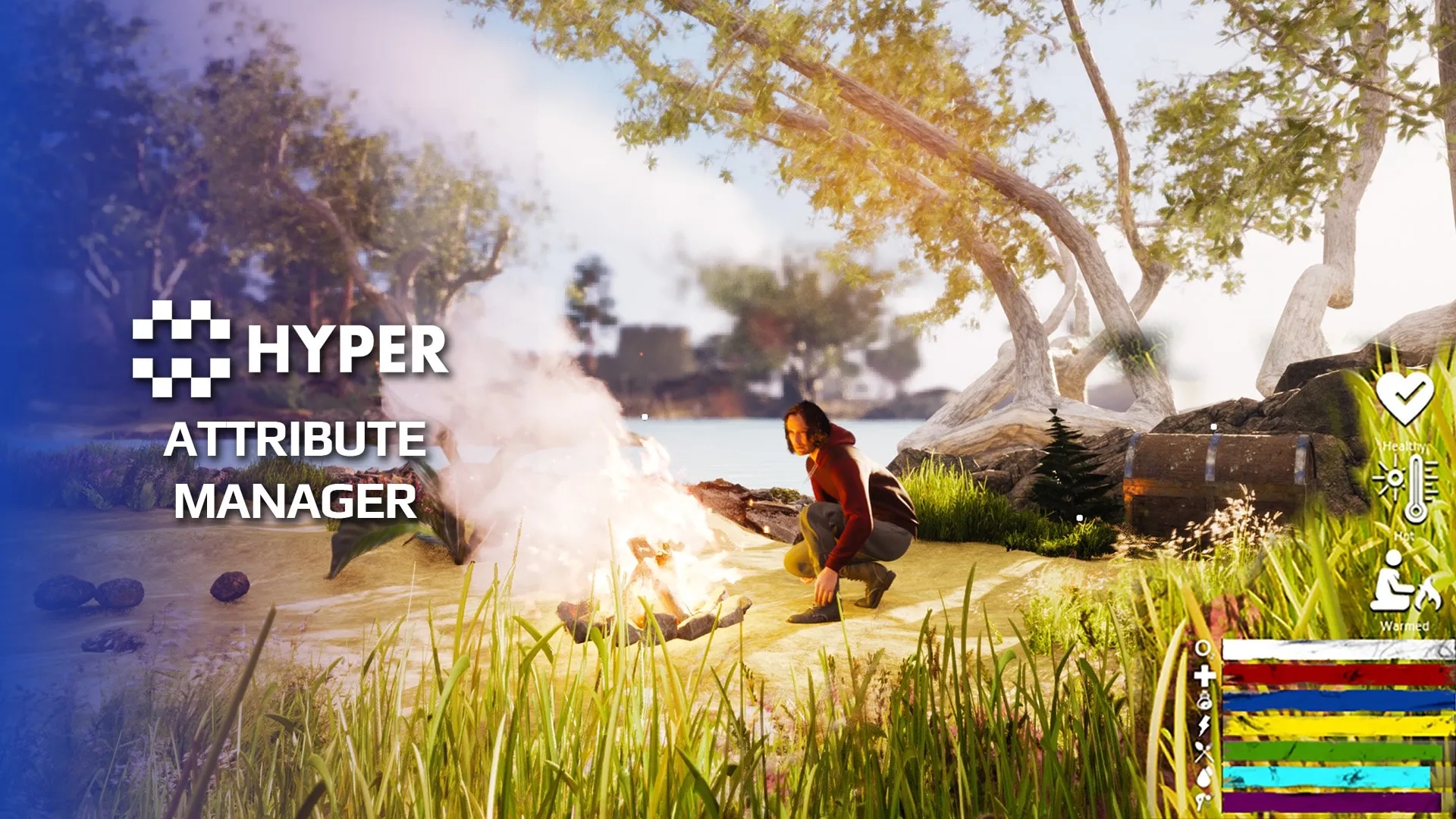The image size is (1456, 819).
Task: Inspect the Warmed campfire status icon
Action: tap(1404, 582)
